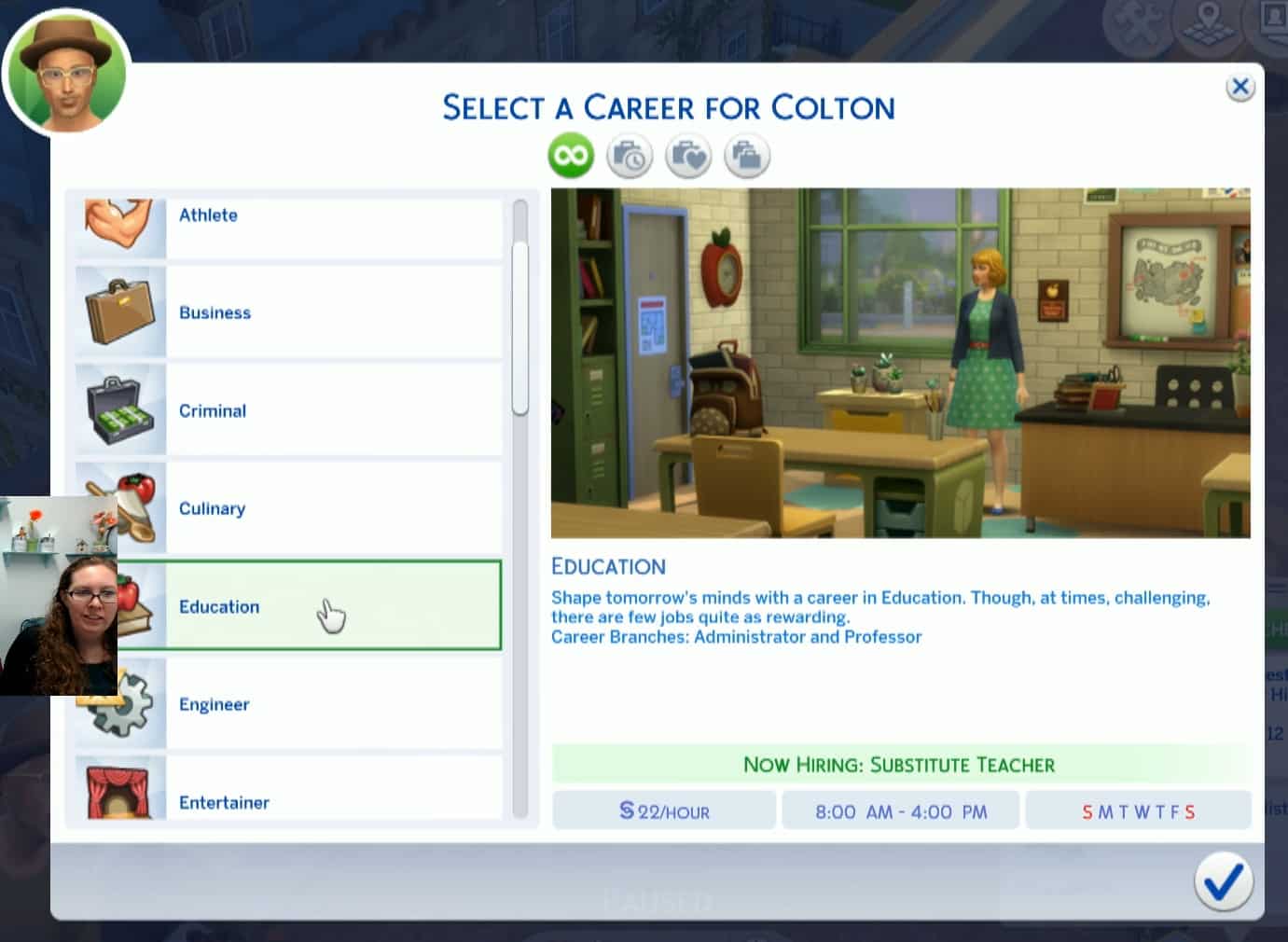Confirm career with the blue checkmark
Image resolution: width=1288 pixels, height=942 pixels.
[1223, 880]
